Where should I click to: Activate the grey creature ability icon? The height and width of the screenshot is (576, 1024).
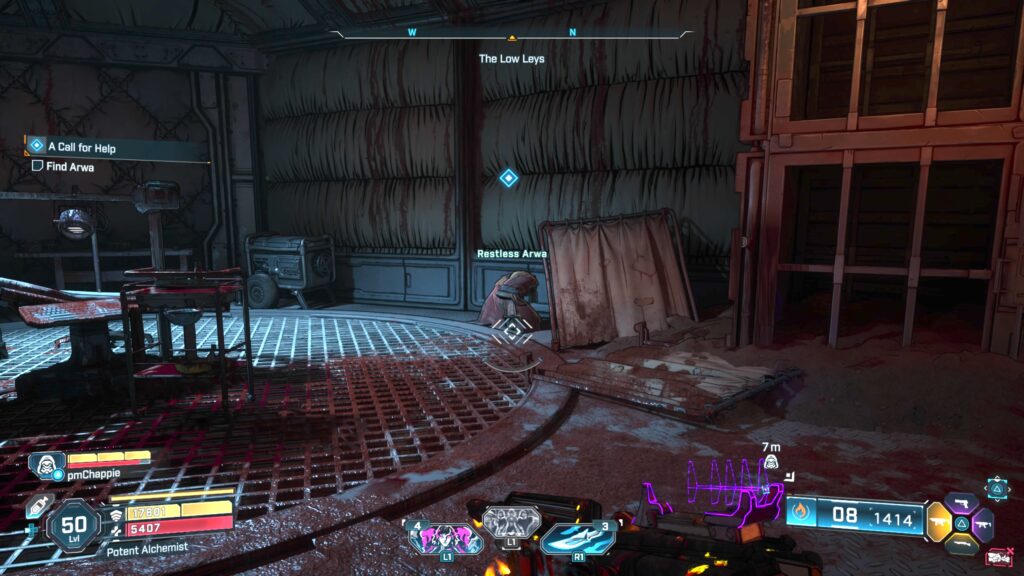[511, 521]
